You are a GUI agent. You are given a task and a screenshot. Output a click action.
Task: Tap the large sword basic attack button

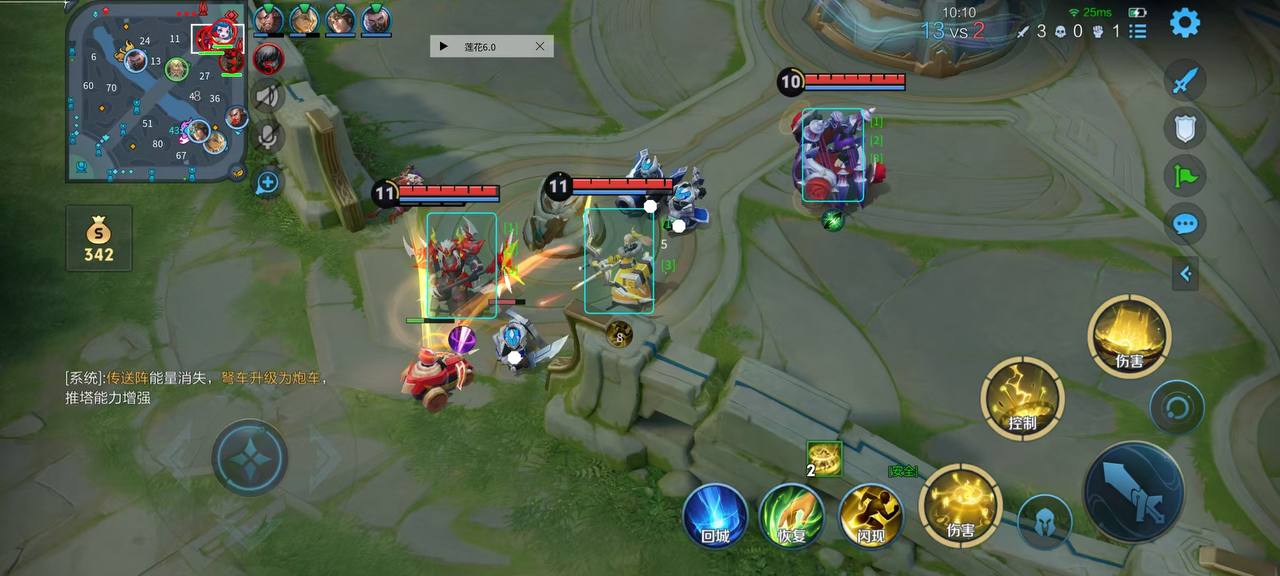[x=1133, y=492]
